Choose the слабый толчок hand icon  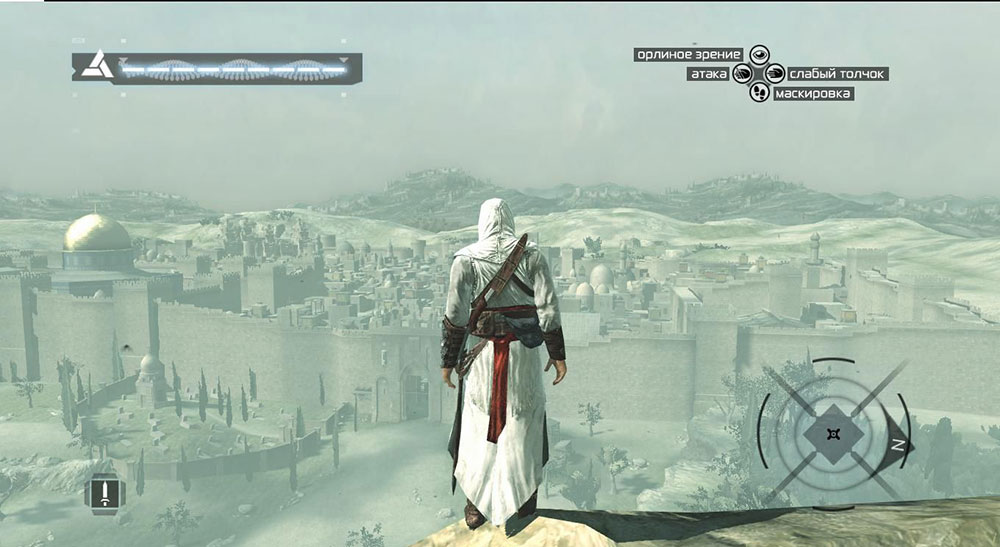coord(774,73)
